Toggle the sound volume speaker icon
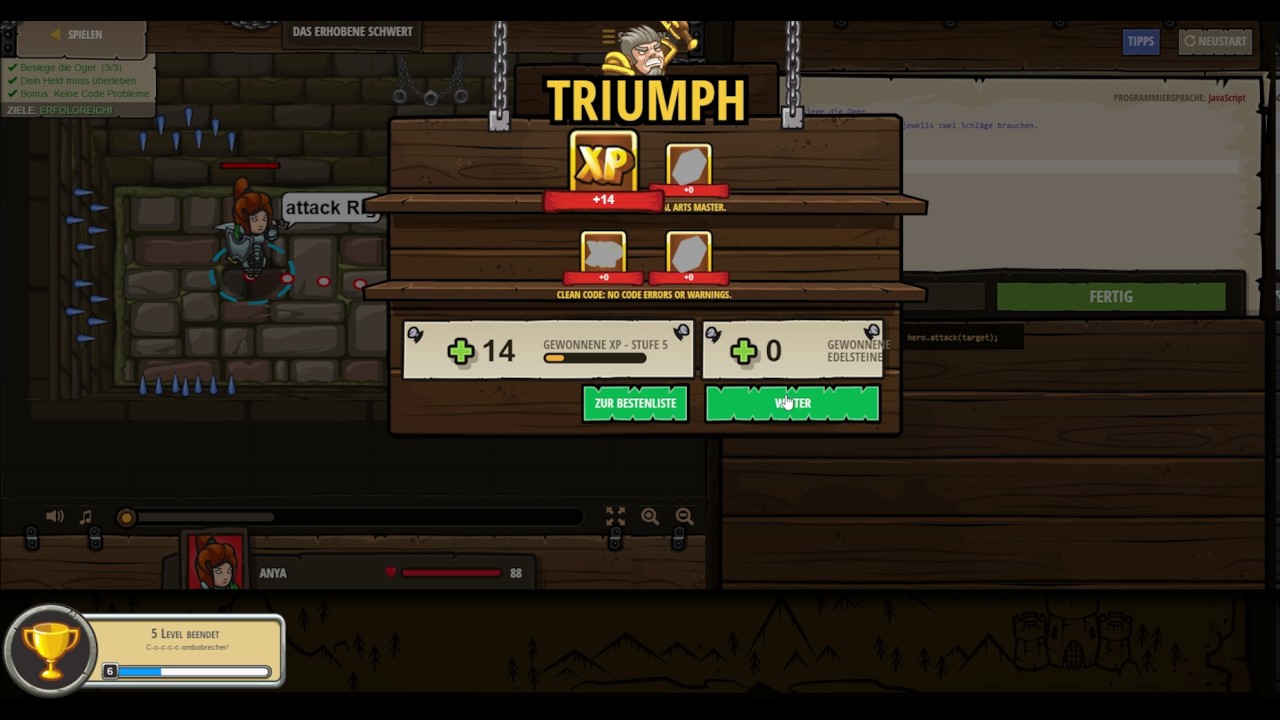The image size is (1280, 720). 55,516
